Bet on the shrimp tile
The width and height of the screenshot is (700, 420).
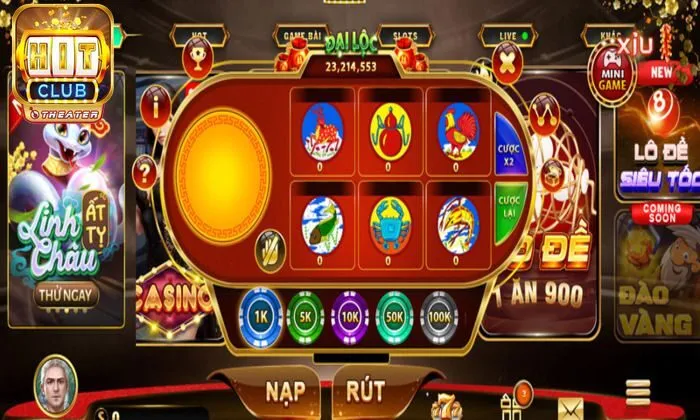tap(458, 224)
